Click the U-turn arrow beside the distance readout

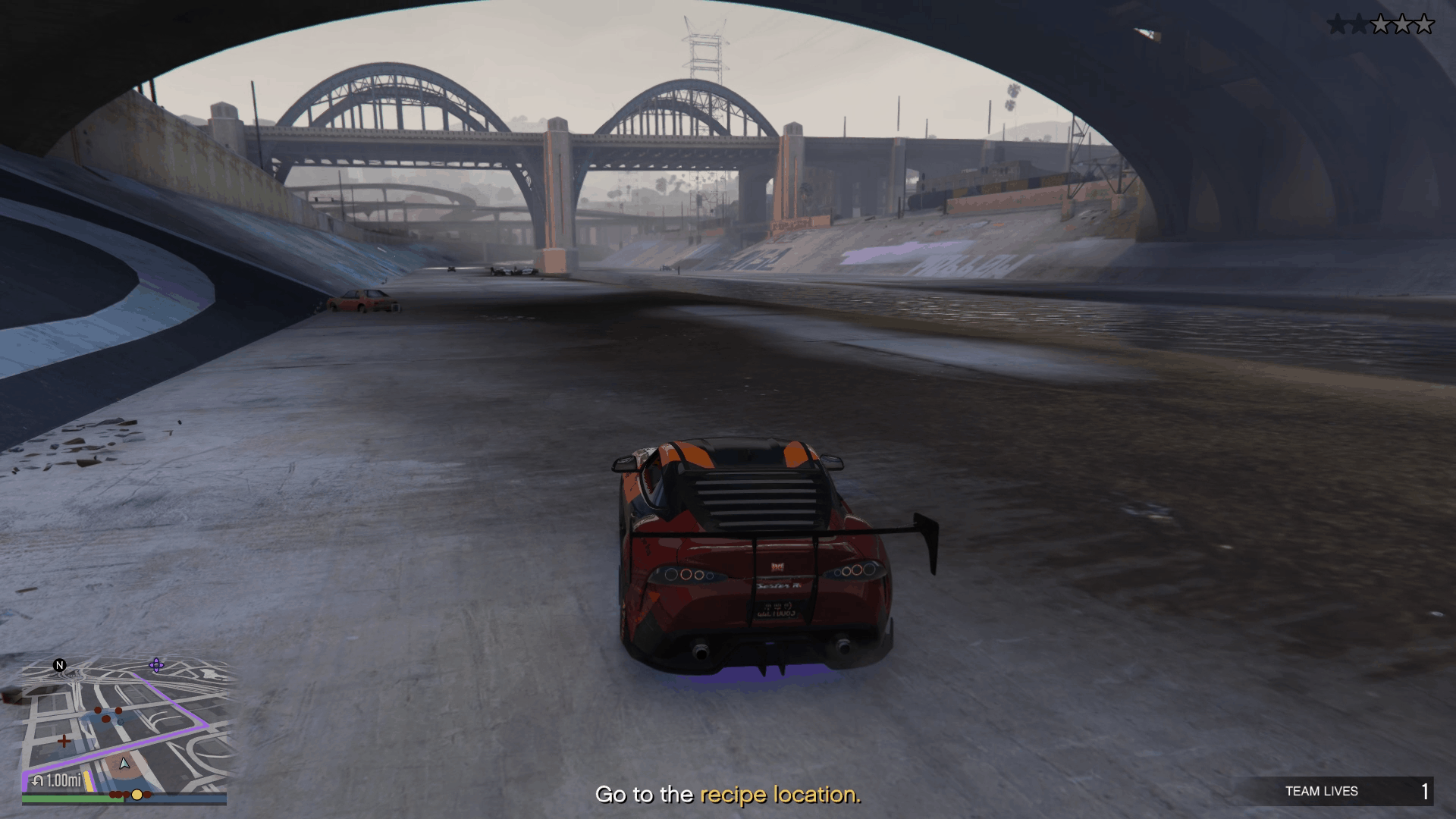click(37, 780)
